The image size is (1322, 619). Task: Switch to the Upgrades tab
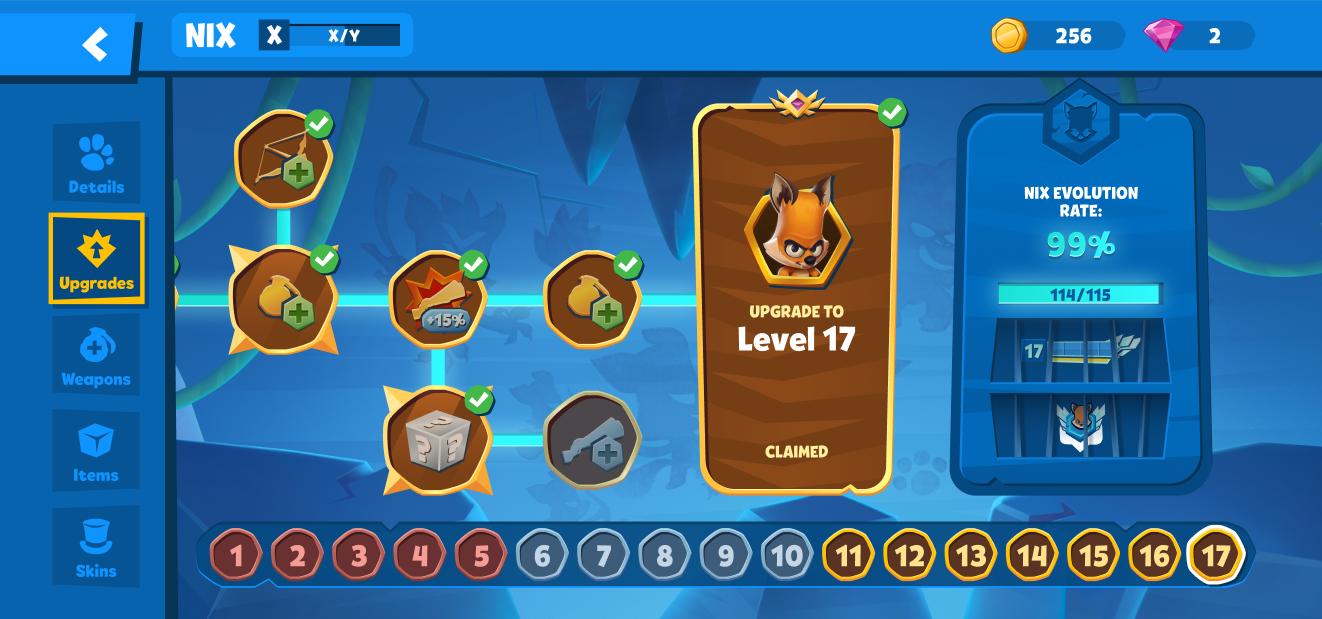point(96,259)
